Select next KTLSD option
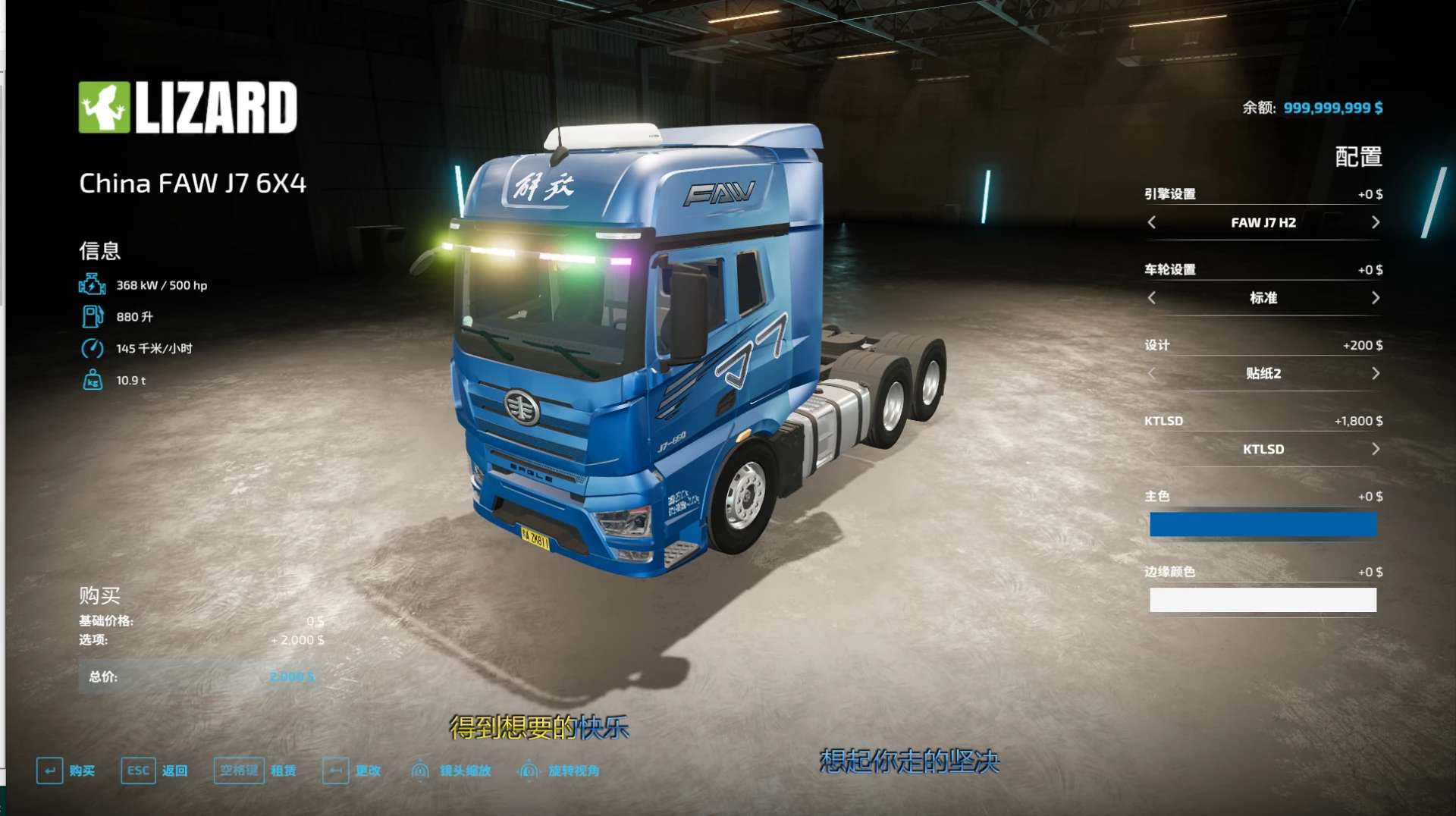The width and height of the screenshot is (1456, 816). click(x=1376, y=449)
